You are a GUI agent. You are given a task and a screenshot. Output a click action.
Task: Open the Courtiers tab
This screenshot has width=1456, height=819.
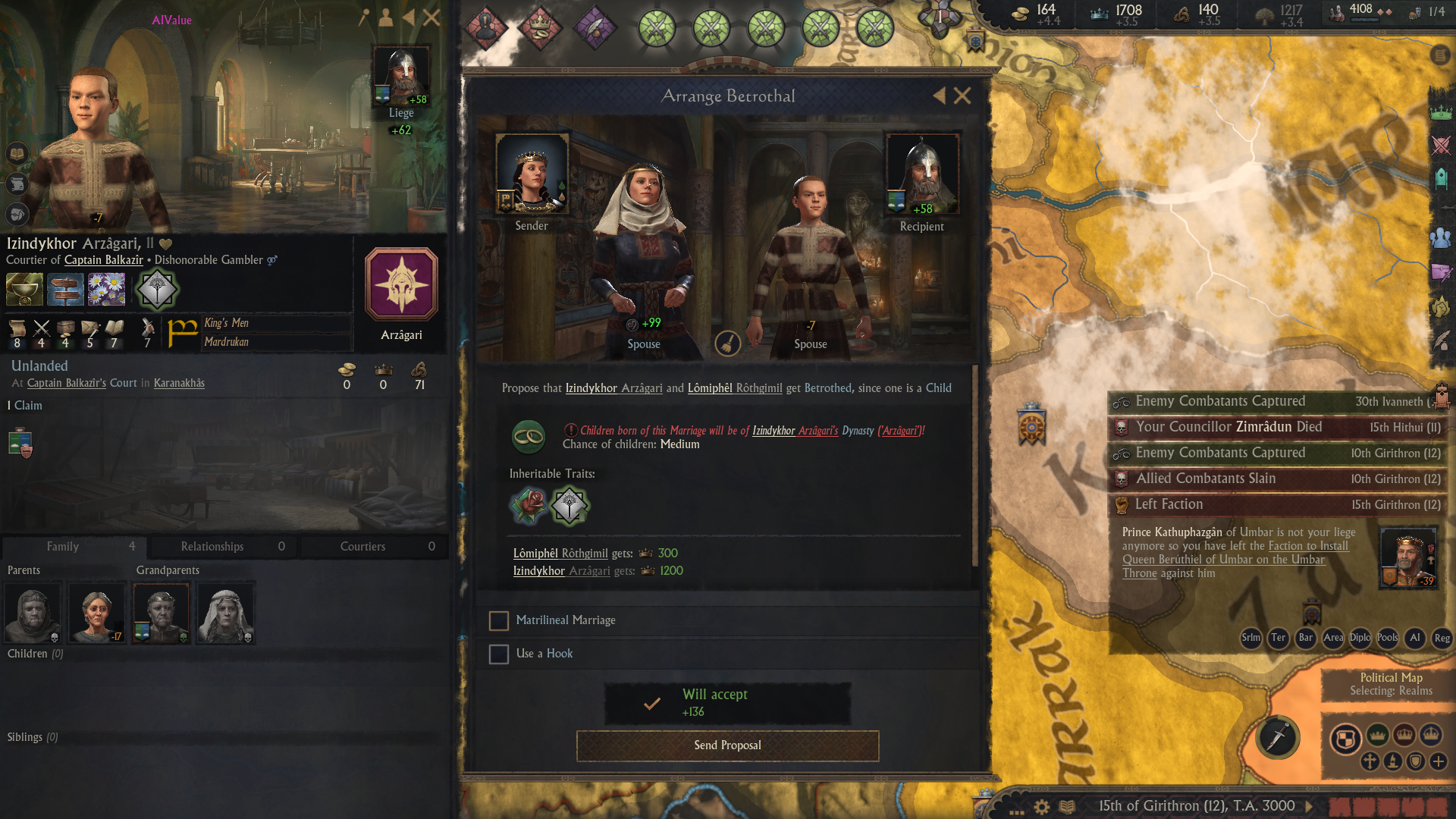375,546
